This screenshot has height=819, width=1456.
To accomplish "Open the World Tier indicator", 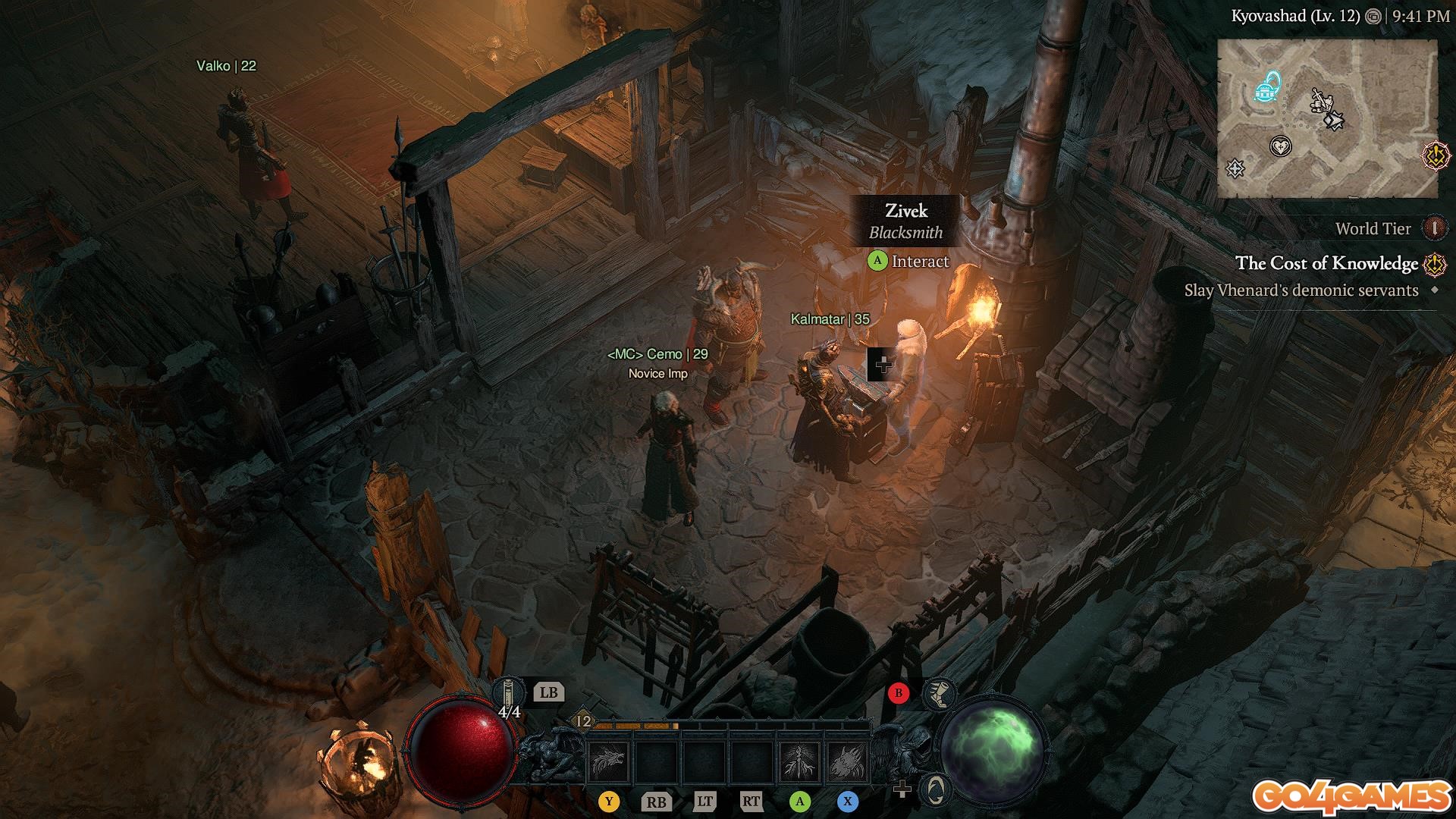I will pyautogui.click(x=1434, y=227).
